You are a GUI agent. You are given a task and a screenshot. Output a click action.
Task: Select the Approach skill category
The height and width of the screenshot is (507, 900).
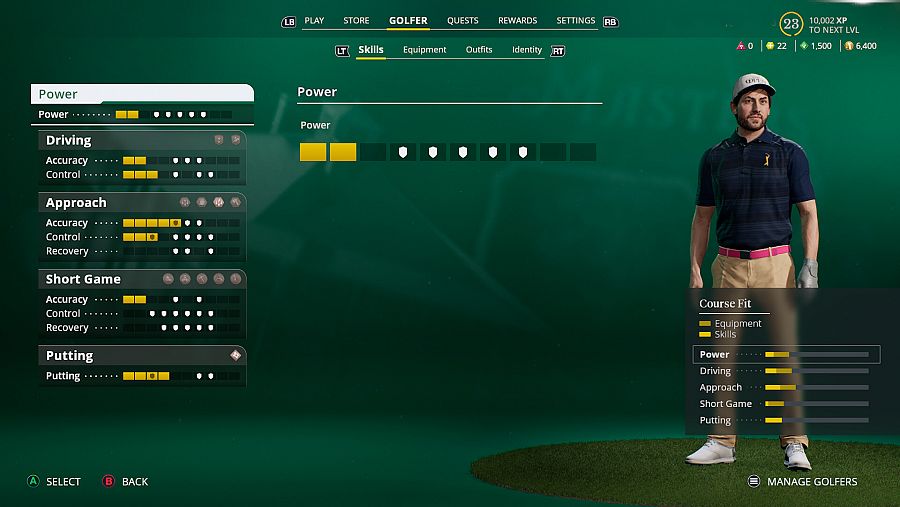point(142,203)
